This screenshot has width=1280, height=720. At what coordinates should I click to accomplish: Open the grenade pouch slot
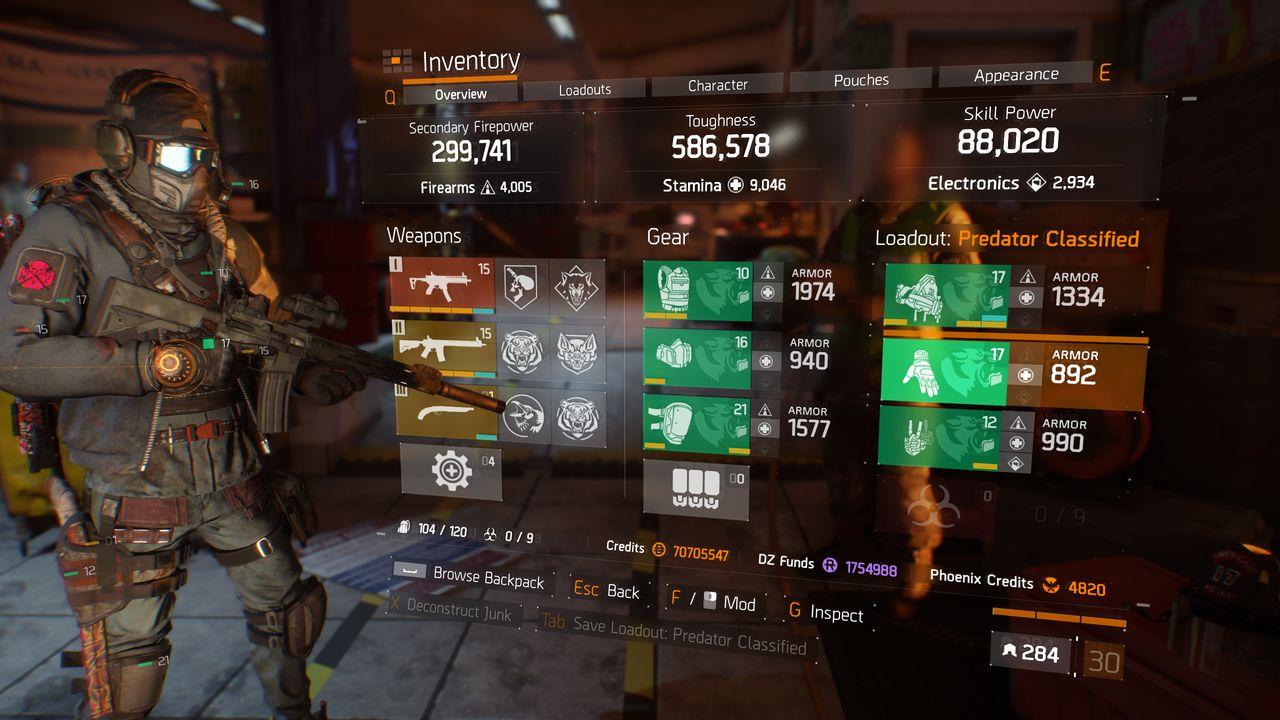point(696,489)
